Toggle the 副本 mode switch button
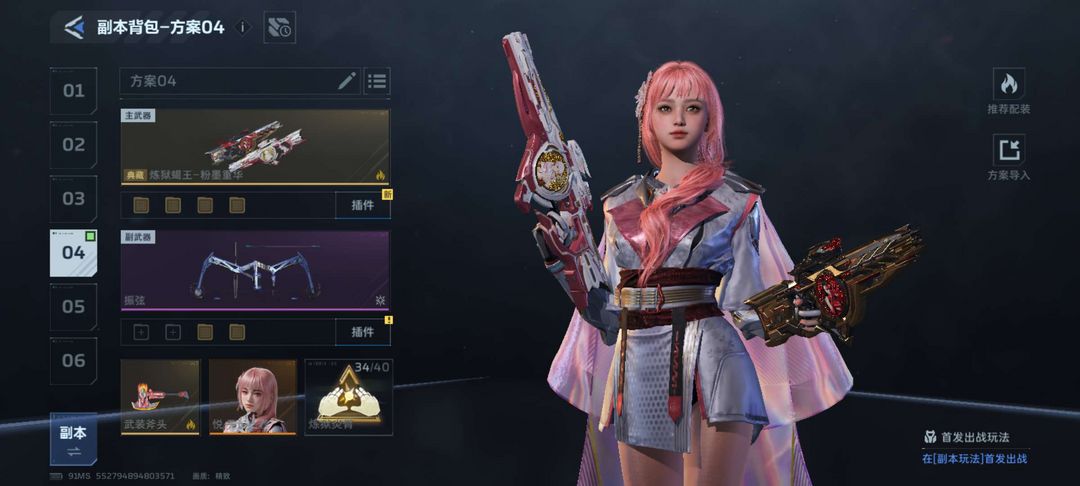The width and height of the screenshot is (1080, 486). coord(73,439)
